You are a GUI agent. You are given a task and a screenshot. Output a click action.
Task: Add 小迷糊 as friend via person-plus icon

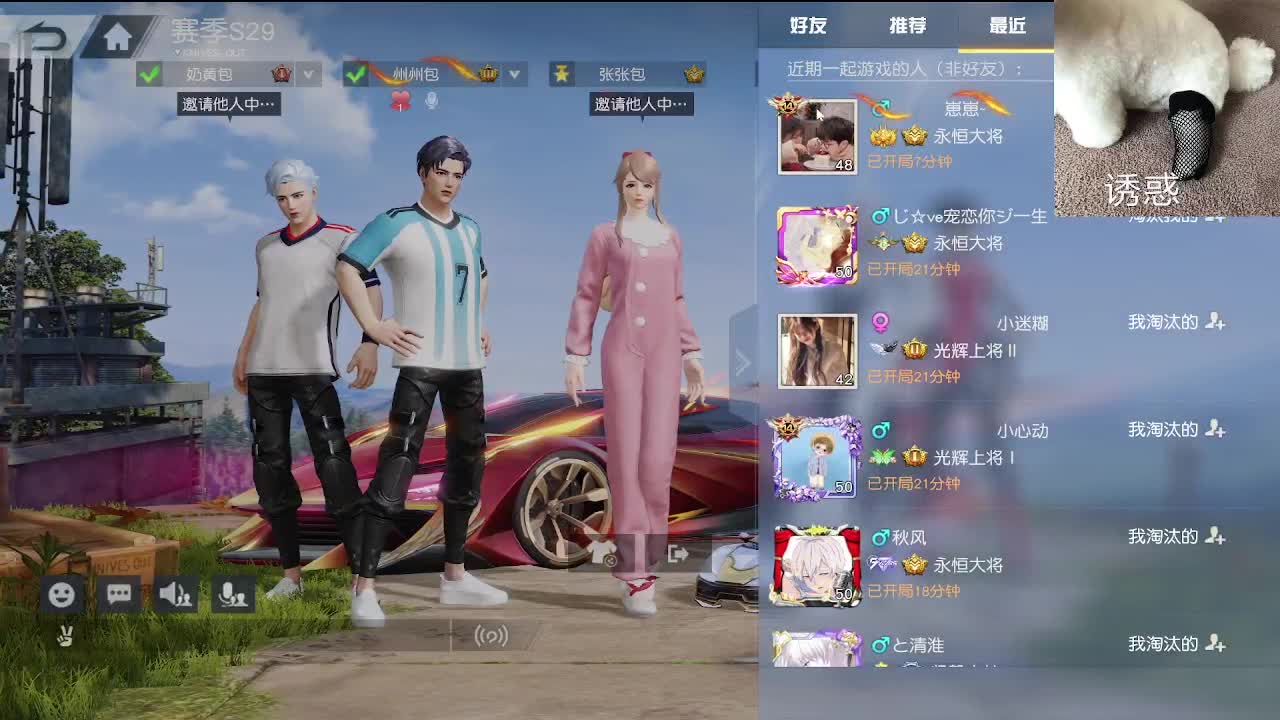[x=1216, y=322]
